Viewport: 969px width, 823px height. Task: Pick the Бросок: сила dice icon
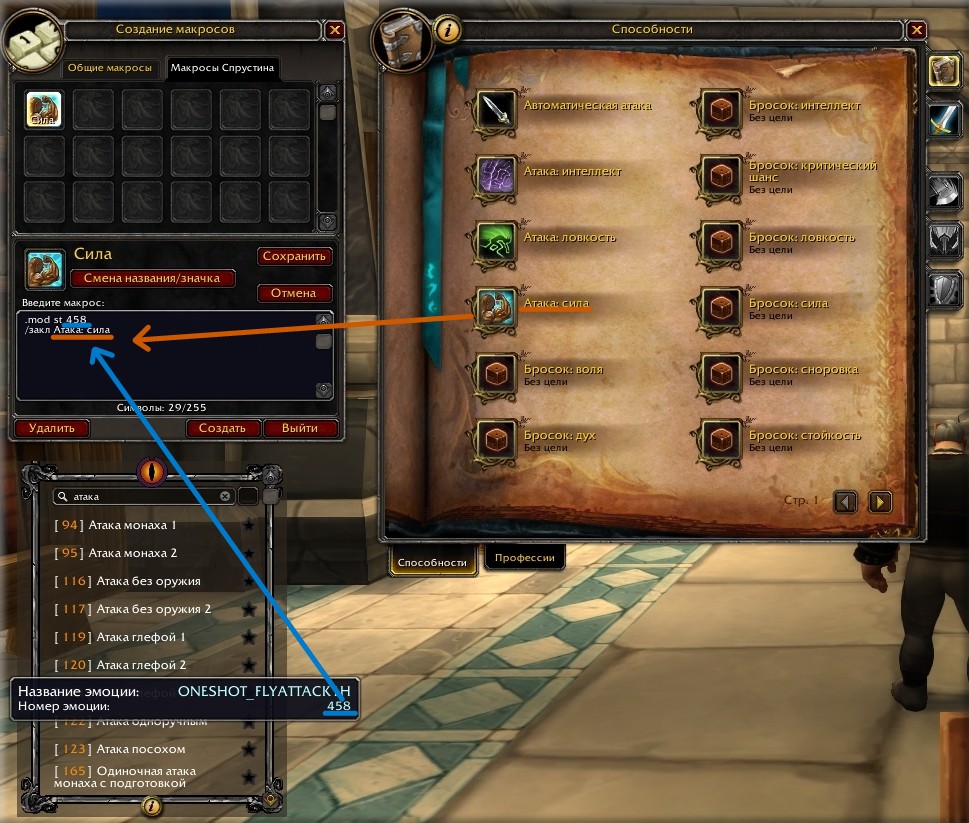(x=720, y=308)
